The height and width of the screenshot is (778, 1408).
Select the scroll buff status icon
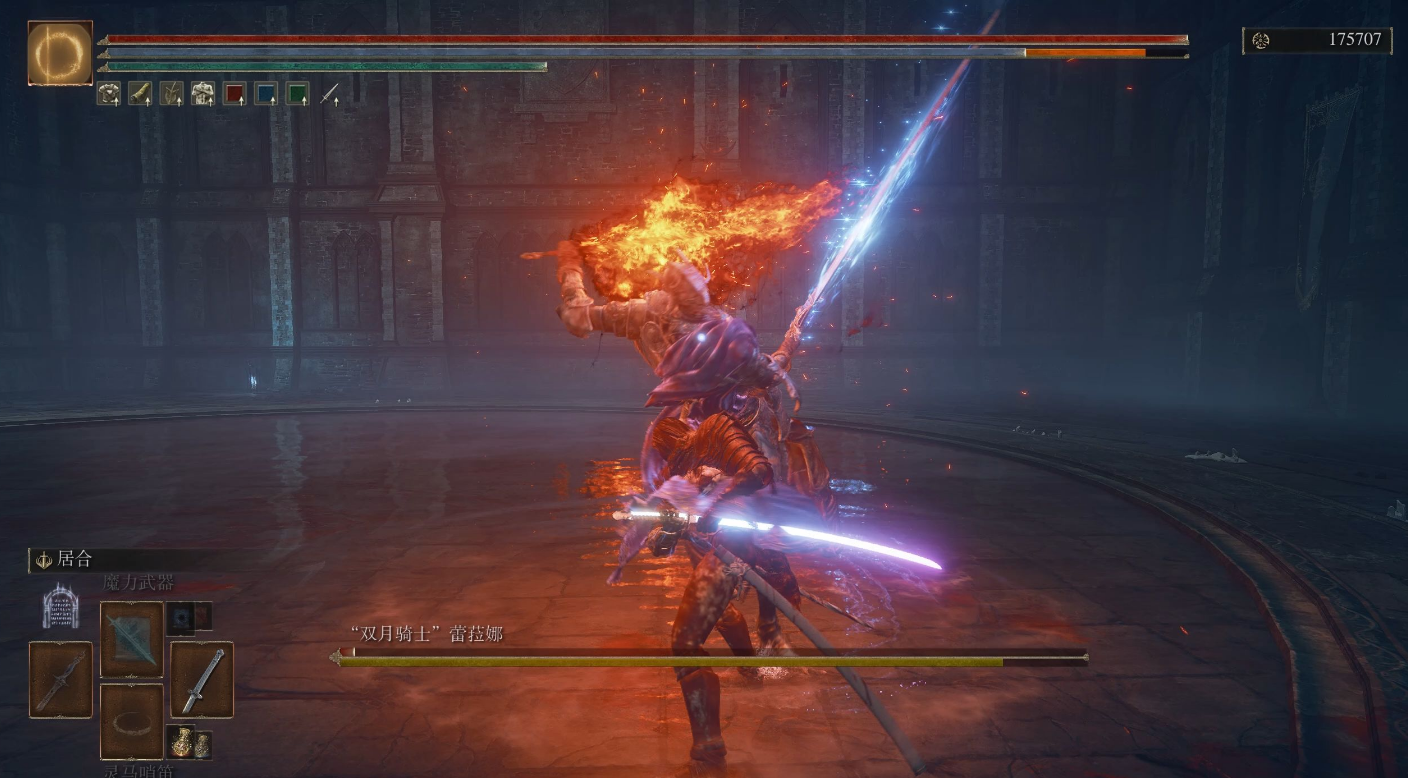140,94
